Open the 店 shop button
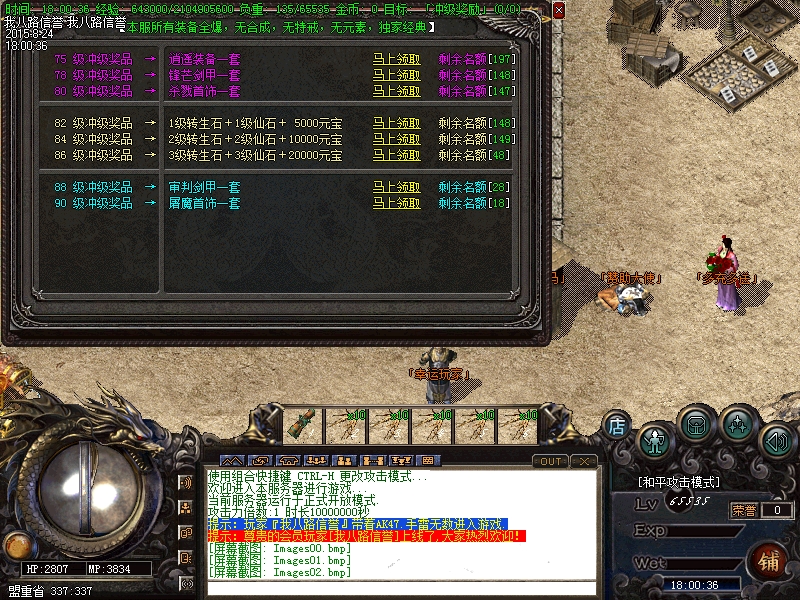 tap(618, 427)
